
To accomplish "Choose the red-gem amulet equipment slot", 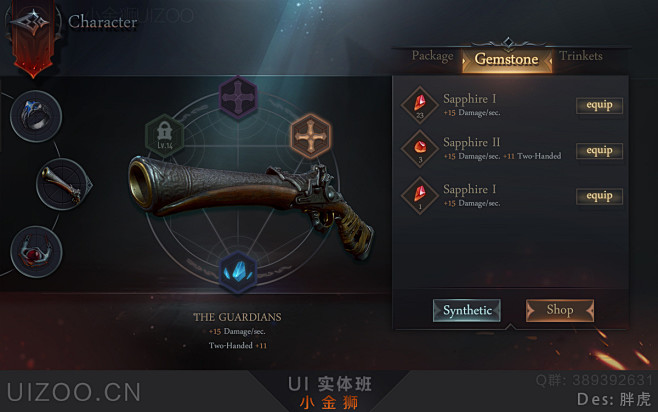I will [x=36, y=251].
